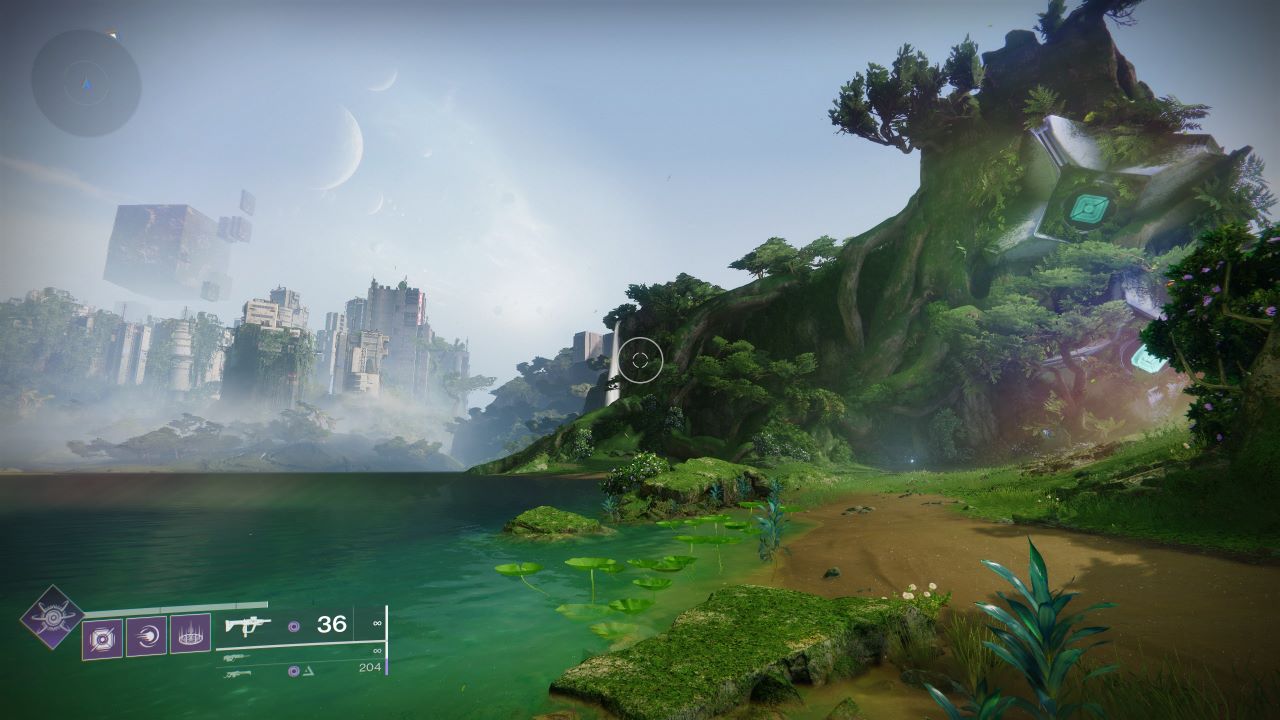Image resolution: width=1280 pixels, height=720 pixels.
Task: Trigger the melee orb ability icon
Action: (x=146, y=635)
